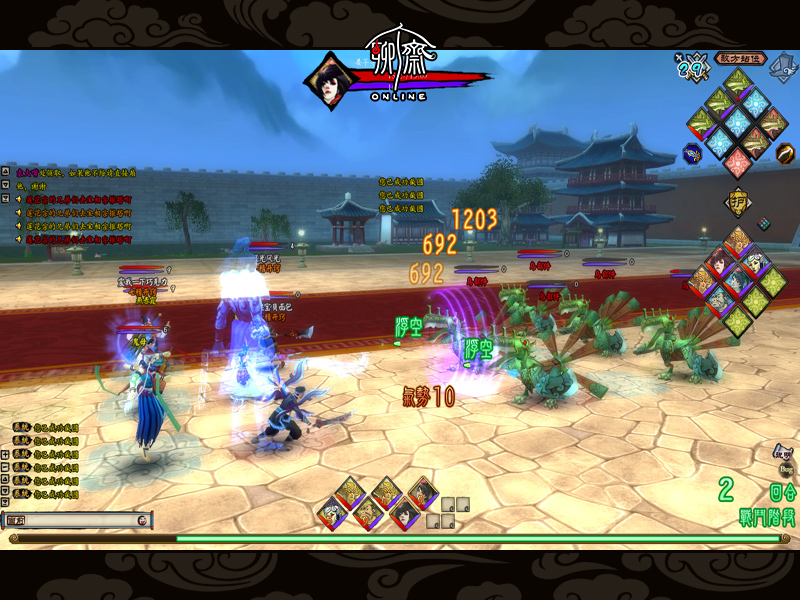
Task: Click the golden 护 guard emblem
Action: pos(738,200)
